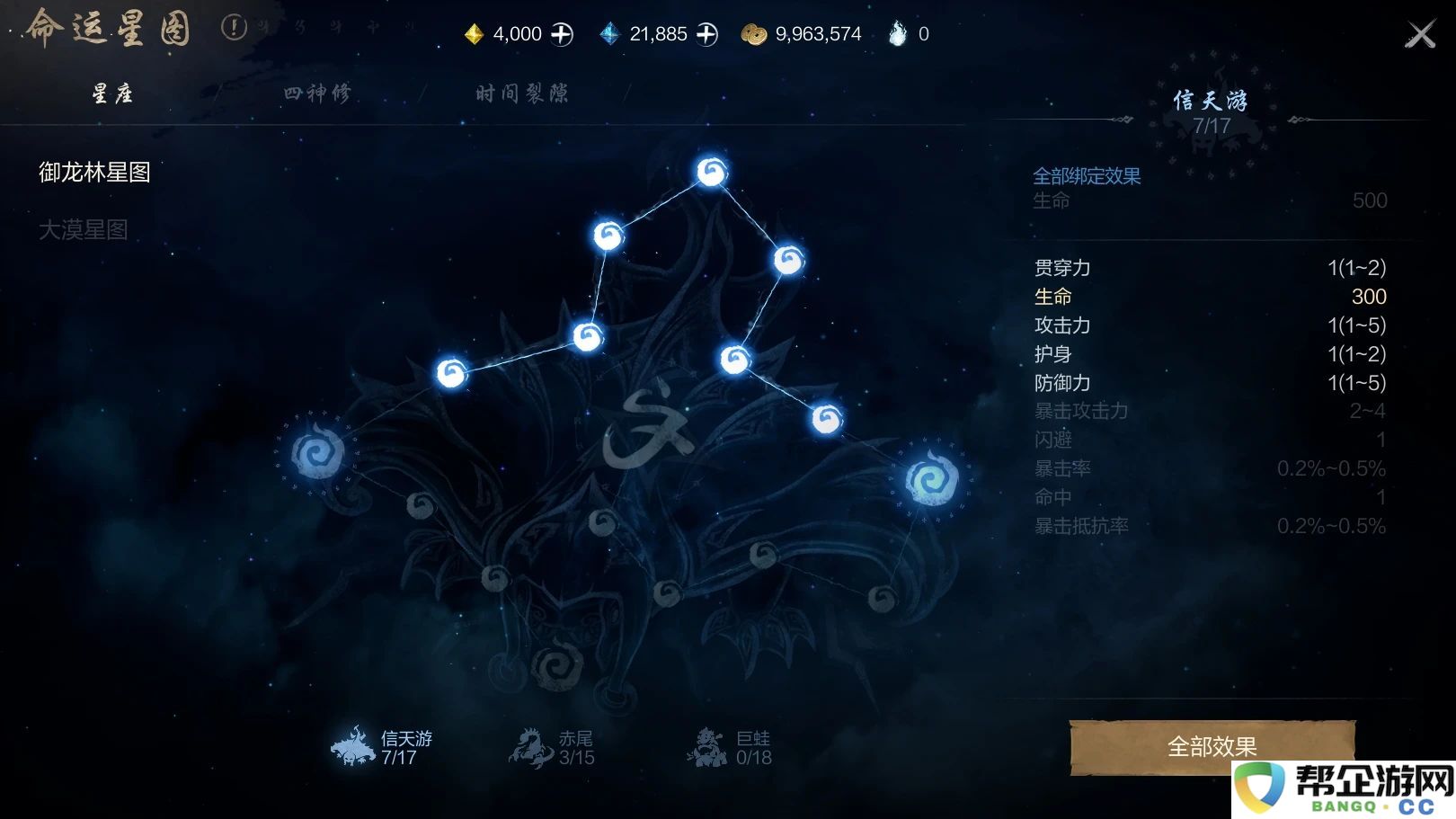The height and width of the screenshot is (819, 1456).
Task: Open the blue crystal currency purchase plus
Action: (707, 33)
